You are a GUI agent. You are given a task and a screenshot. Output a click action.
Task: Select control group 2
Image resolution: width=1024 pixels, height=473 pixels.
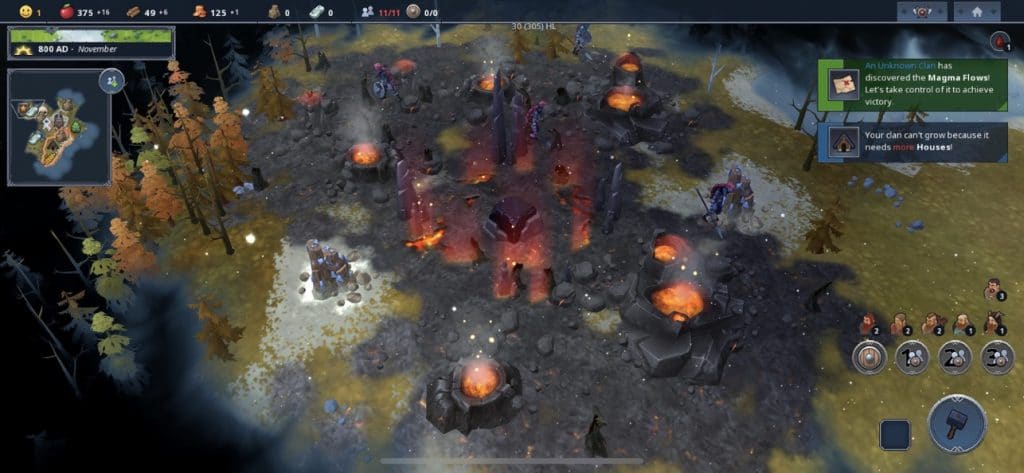coord(954,357)
